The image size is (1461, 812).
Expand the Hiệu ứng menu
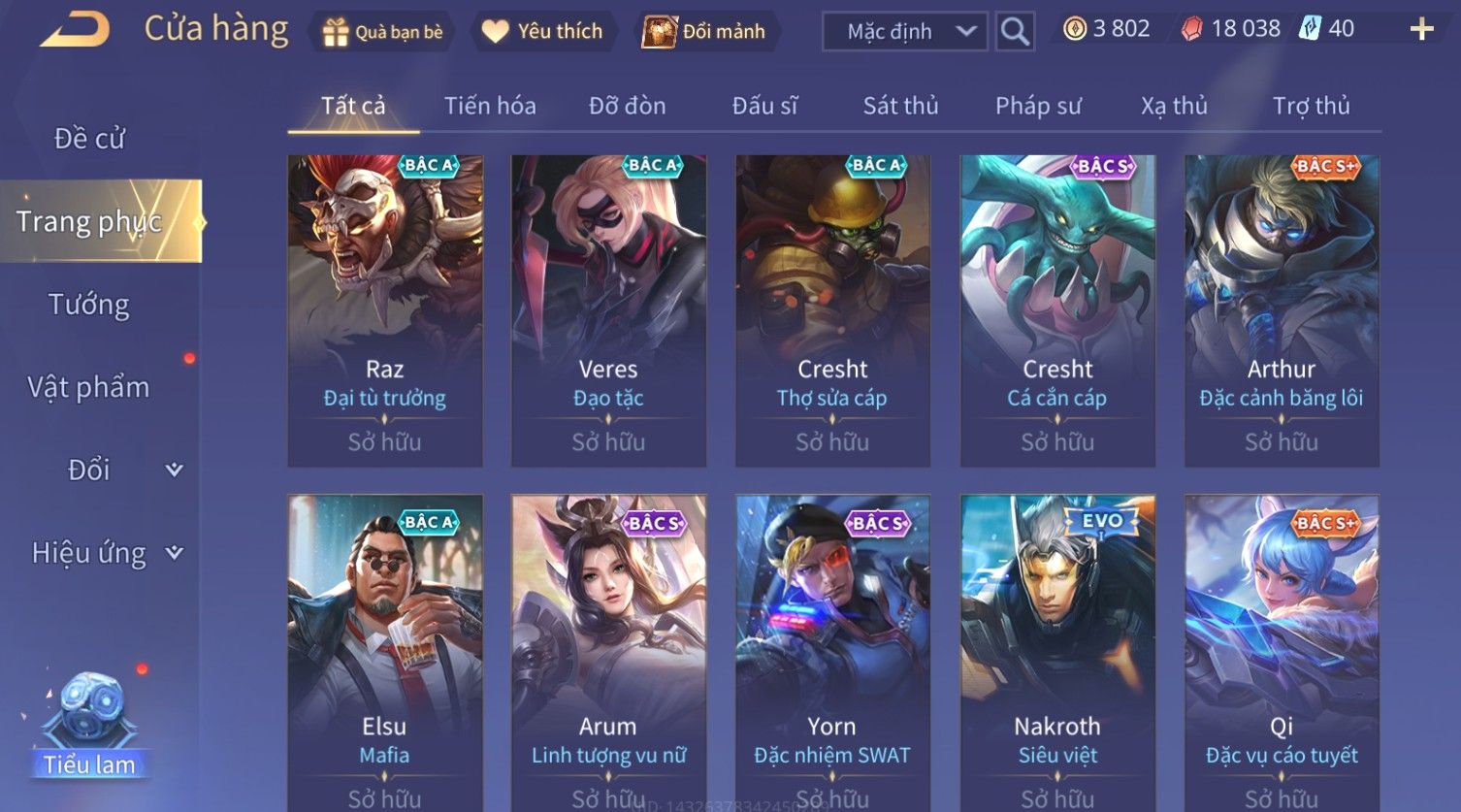(105, 553)
